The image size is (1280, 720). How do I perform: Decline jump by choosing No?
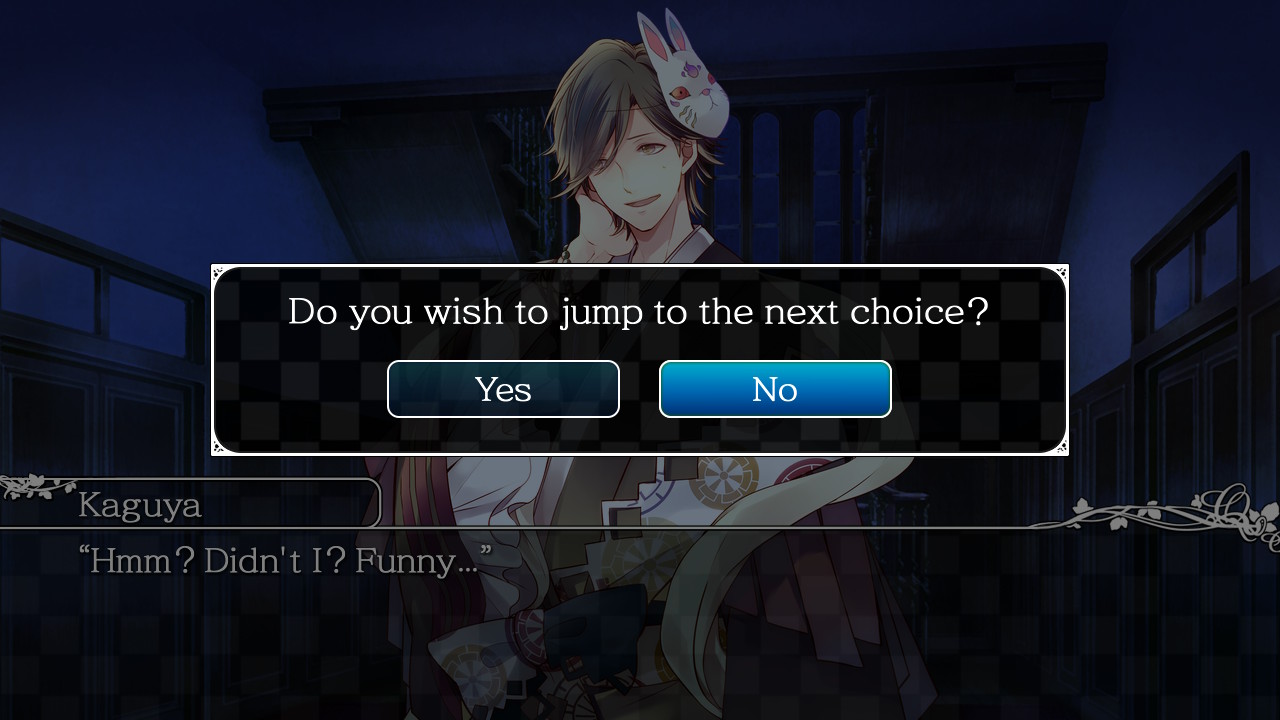tap(775, 389)
